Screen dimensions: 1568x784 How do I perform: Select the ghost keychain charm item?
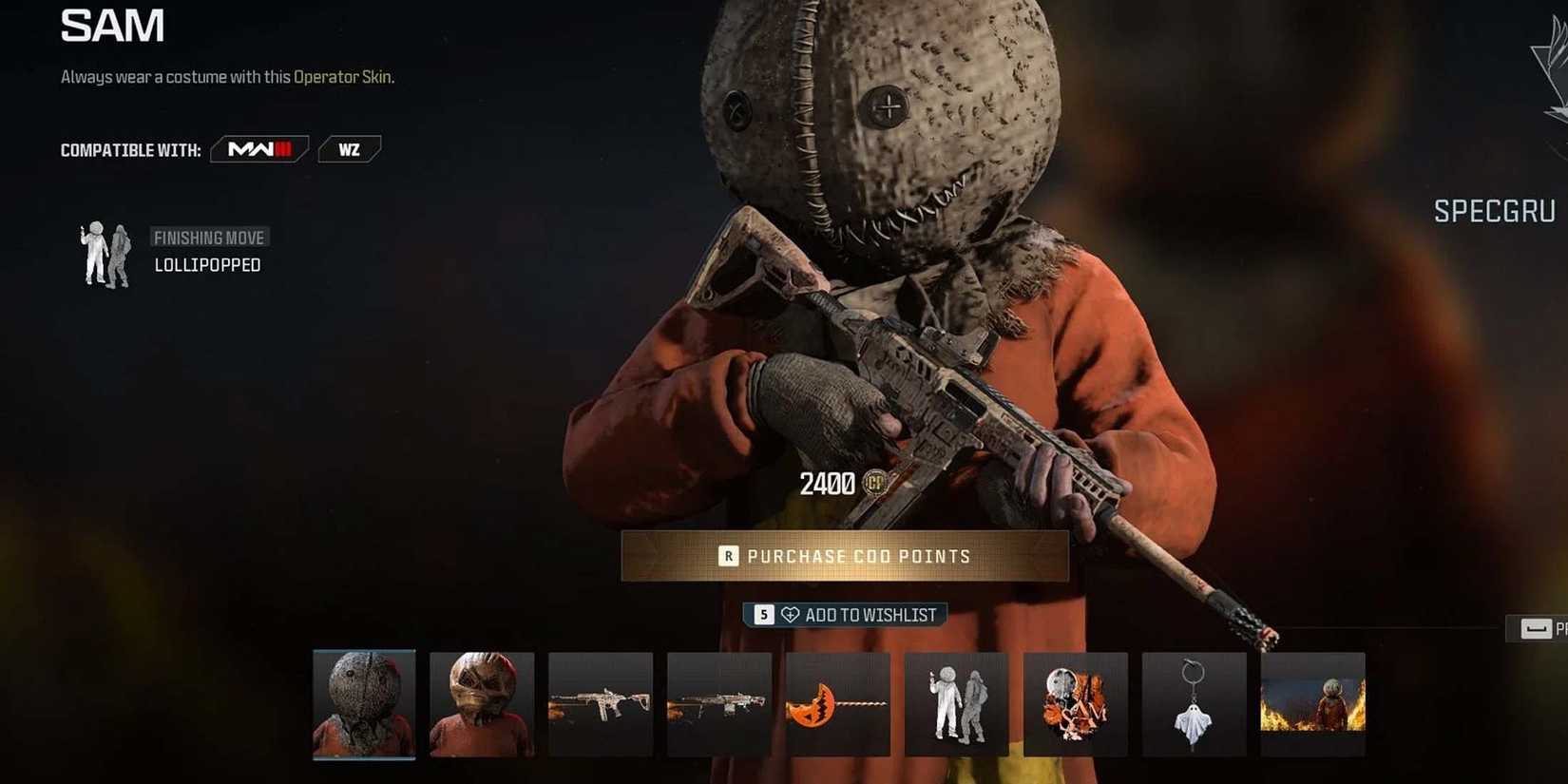pyautogui.click(x=1195, y=703)
